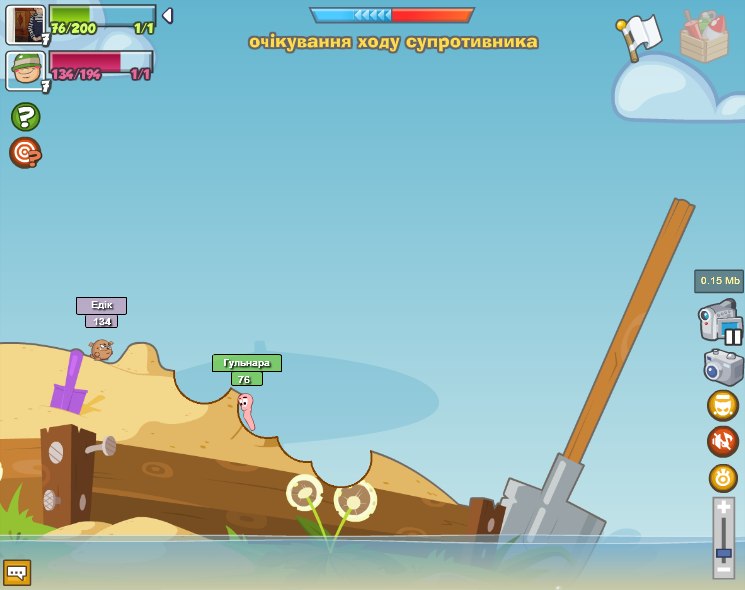Pause the video camera recording
This screenshot has width=745, height=590.
pyautogui.click(x=734, y=336)
